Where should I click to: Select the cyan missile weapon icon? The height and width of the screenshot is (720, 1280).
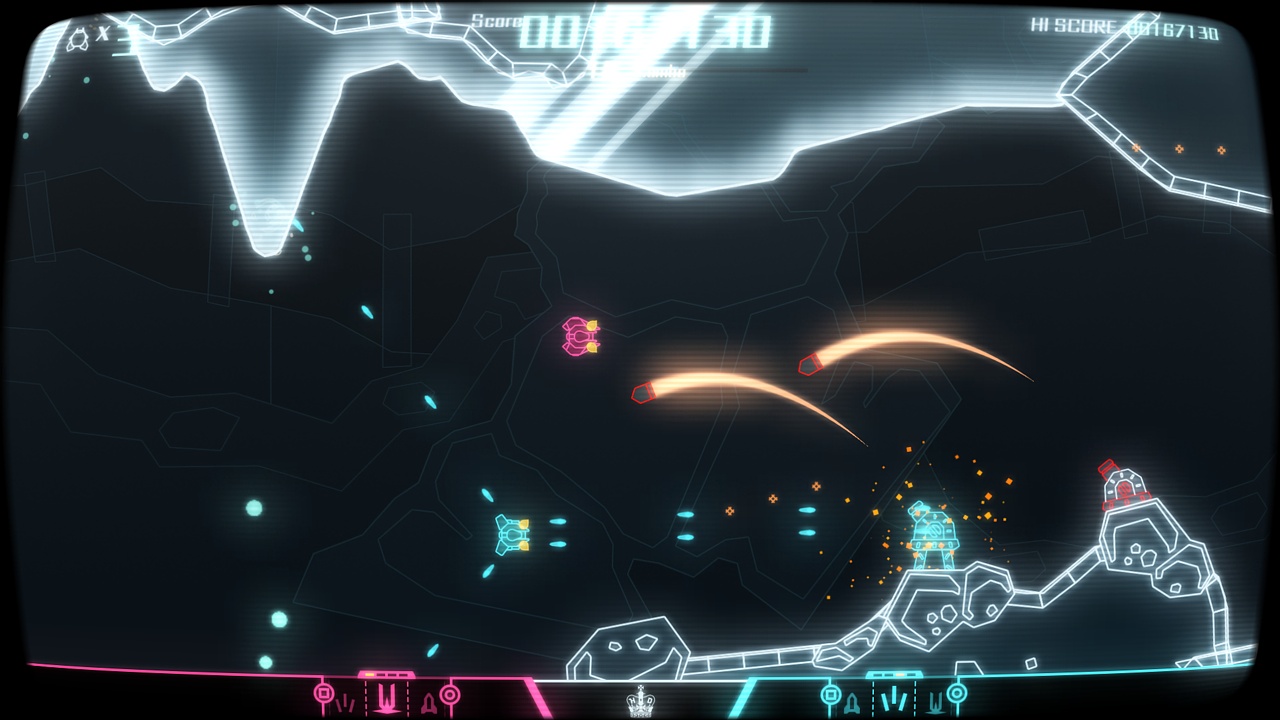coord(853,702)
